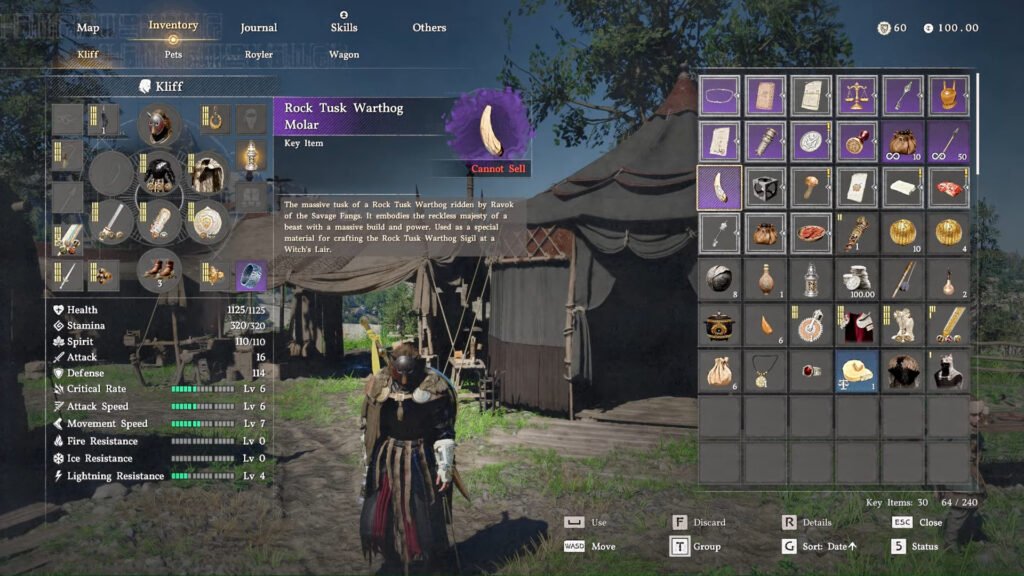Open the Journal tab

pyautogui.click(x=259, y=27)
